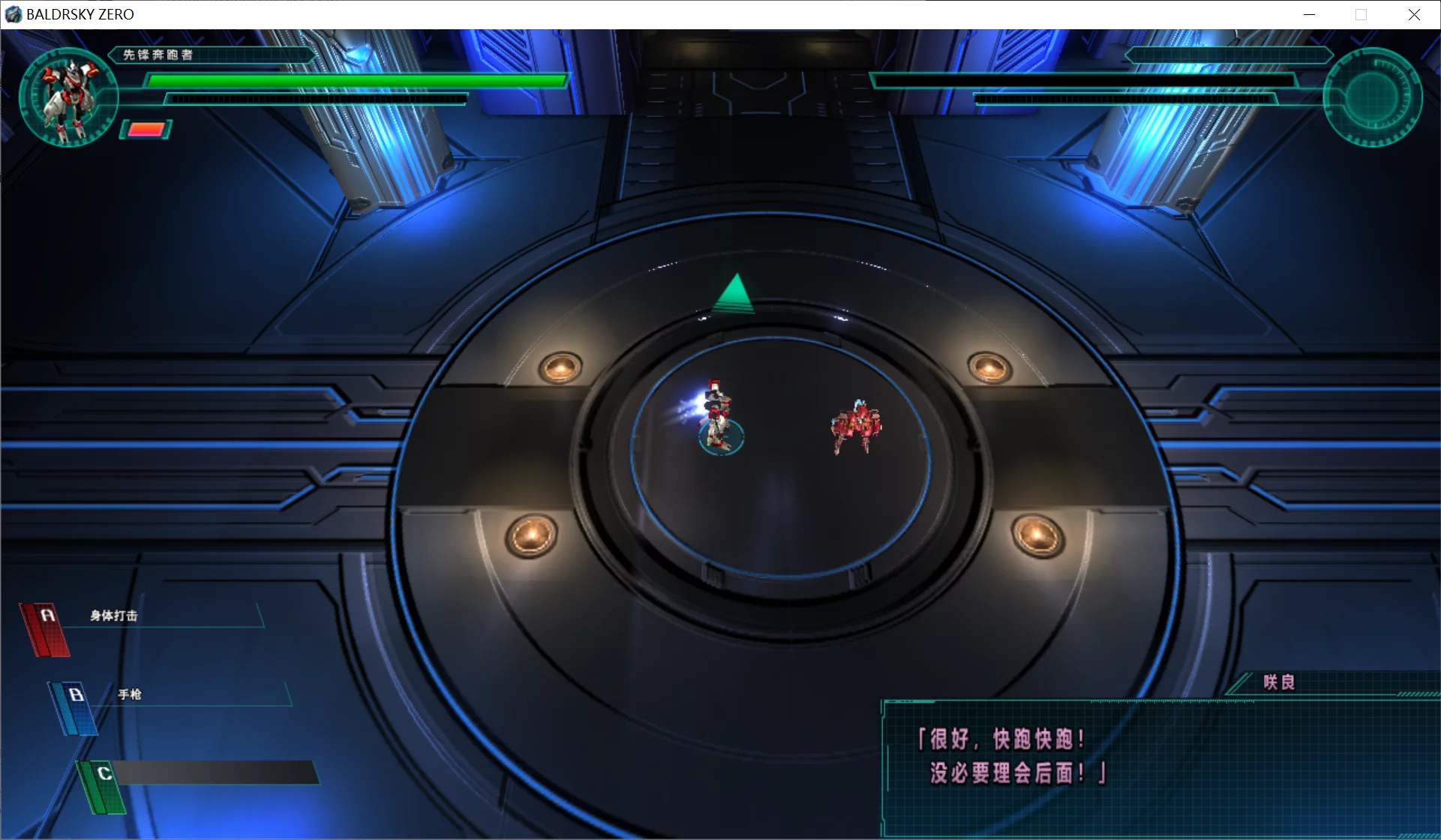This screenshot has width=1441, height=840.
Task: Click the player mech portrait
Action: pyautogui.click(x=68, y=97)
